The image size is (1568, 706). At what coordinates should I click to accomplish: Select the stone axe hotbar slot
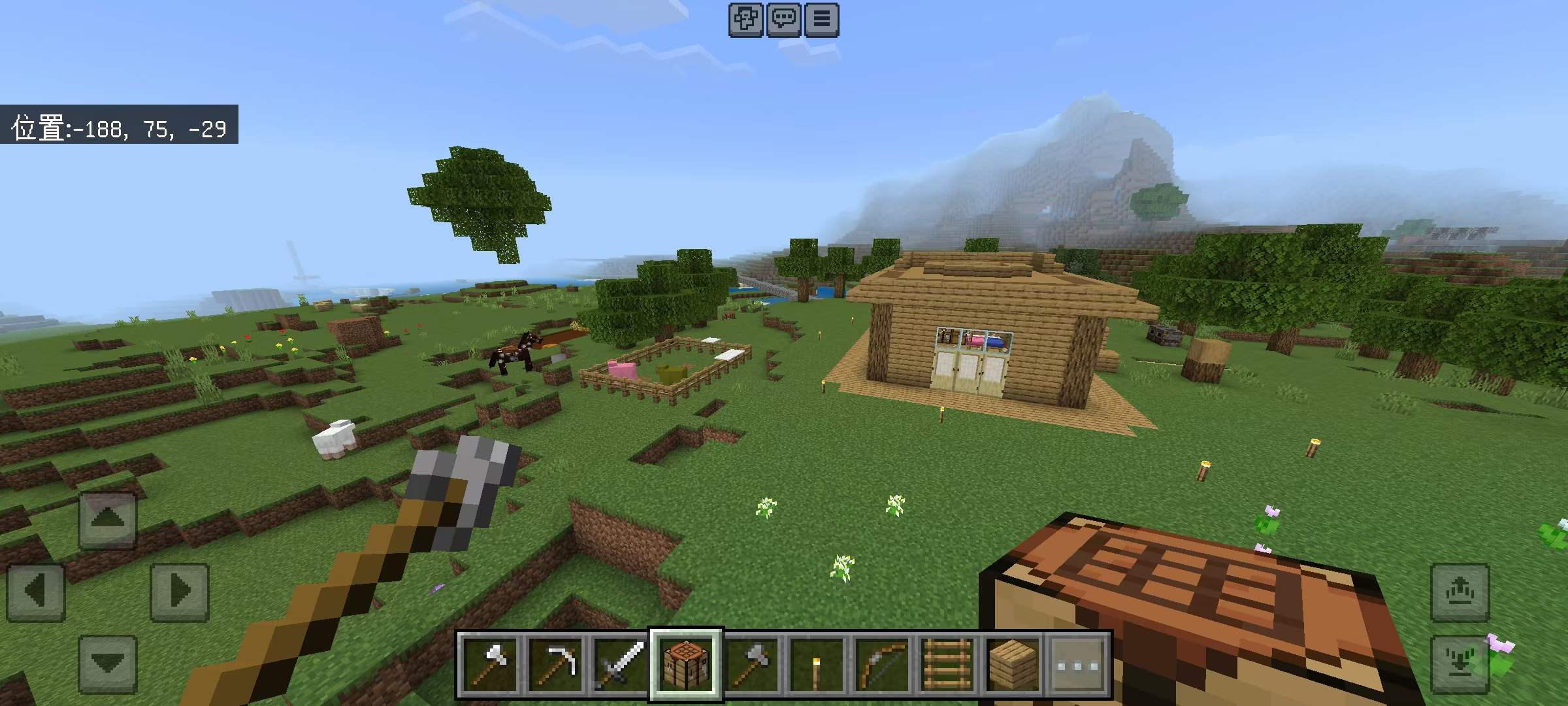(x=751, y=665)
